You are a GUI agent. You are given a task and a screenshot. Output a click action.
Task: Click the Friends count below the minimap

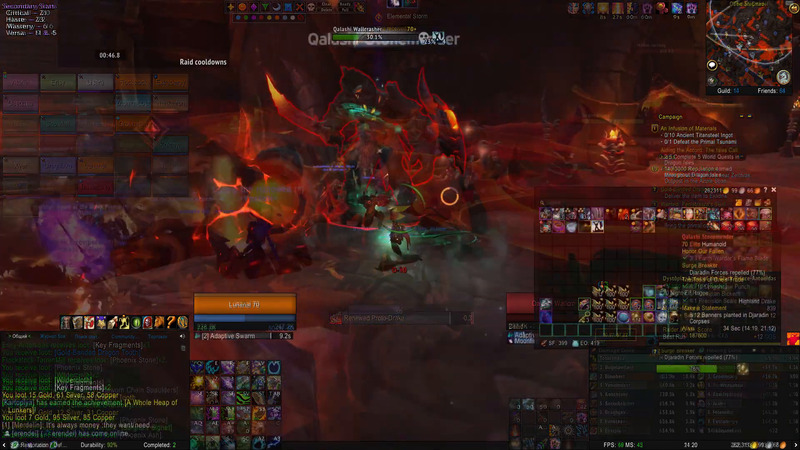775,90
